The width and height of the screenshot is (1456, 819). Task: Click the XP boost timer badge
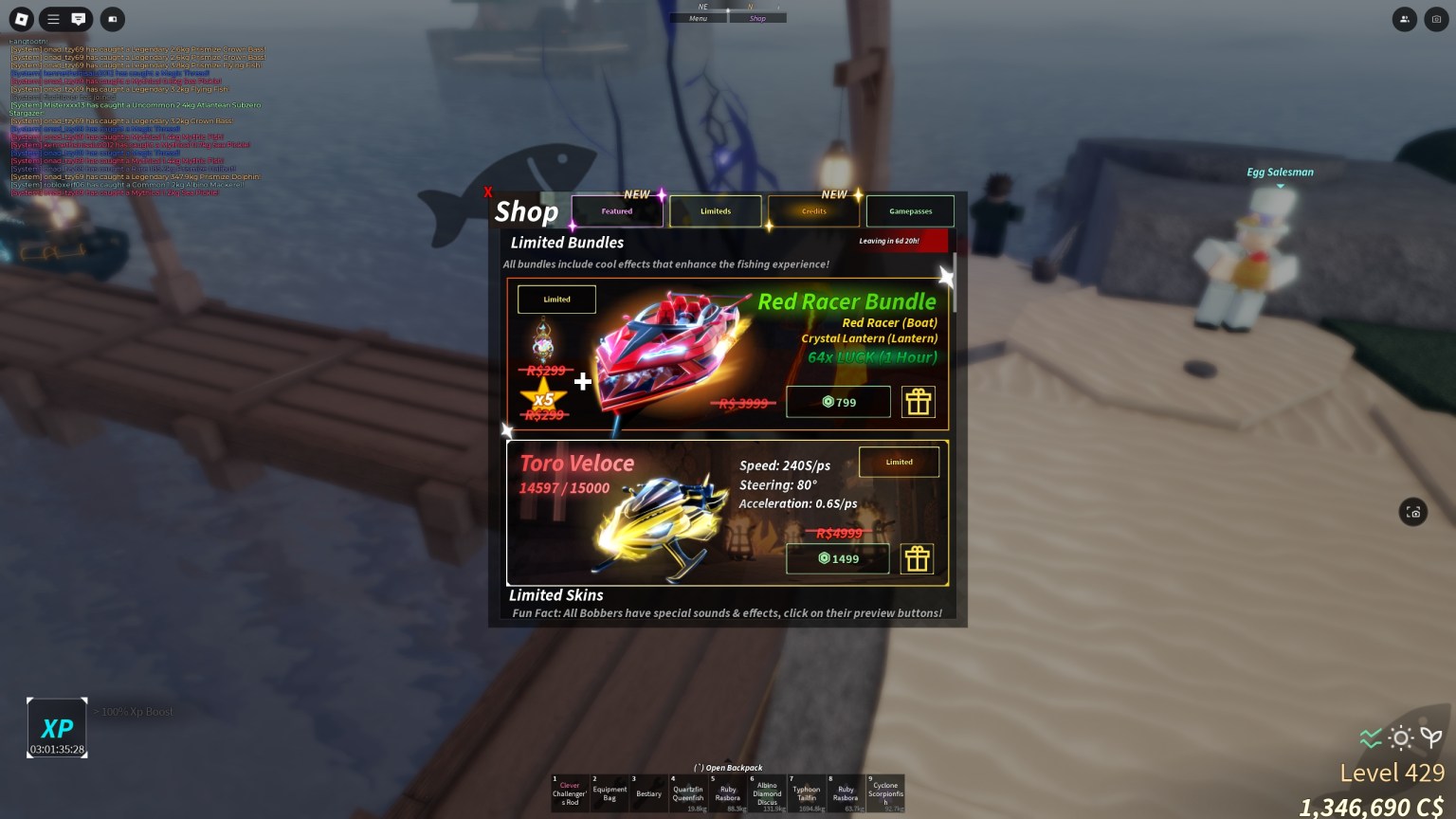[x=57, y=727]
